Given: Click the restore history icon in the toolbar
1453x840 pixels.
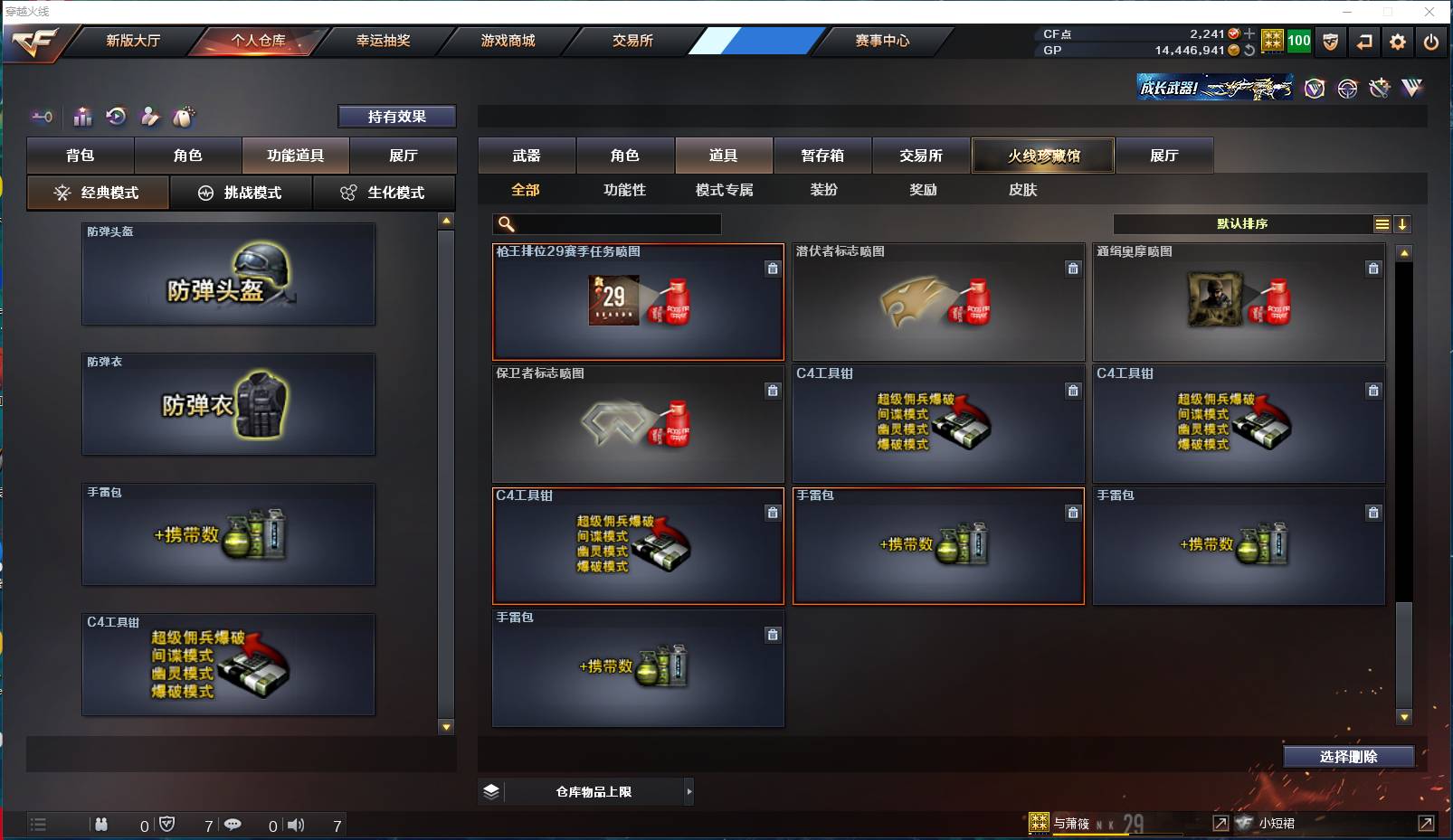Looking at the screenshot, I should [116, 117].
